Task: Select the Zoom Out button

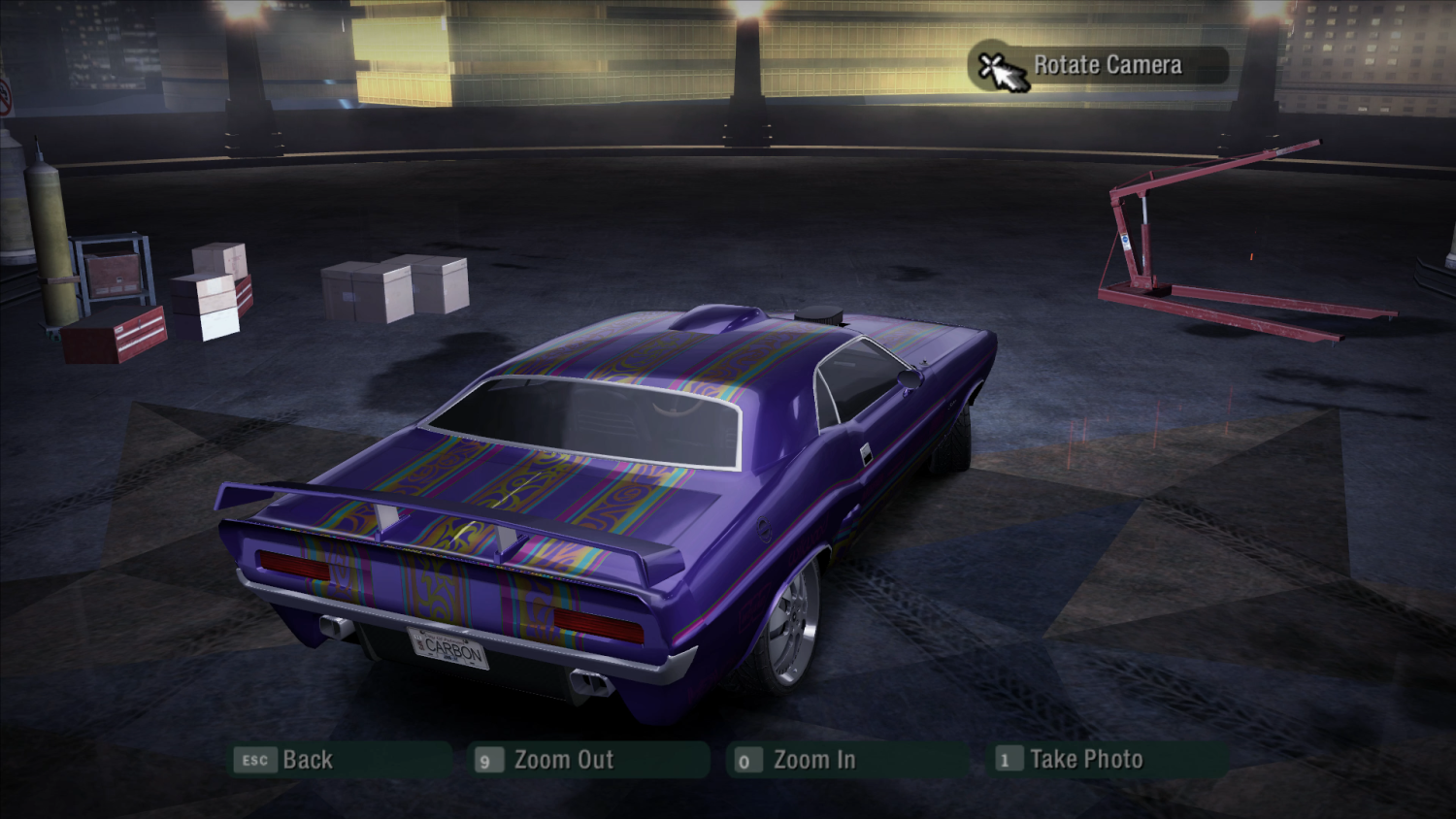Action: (x=563, y=760)
